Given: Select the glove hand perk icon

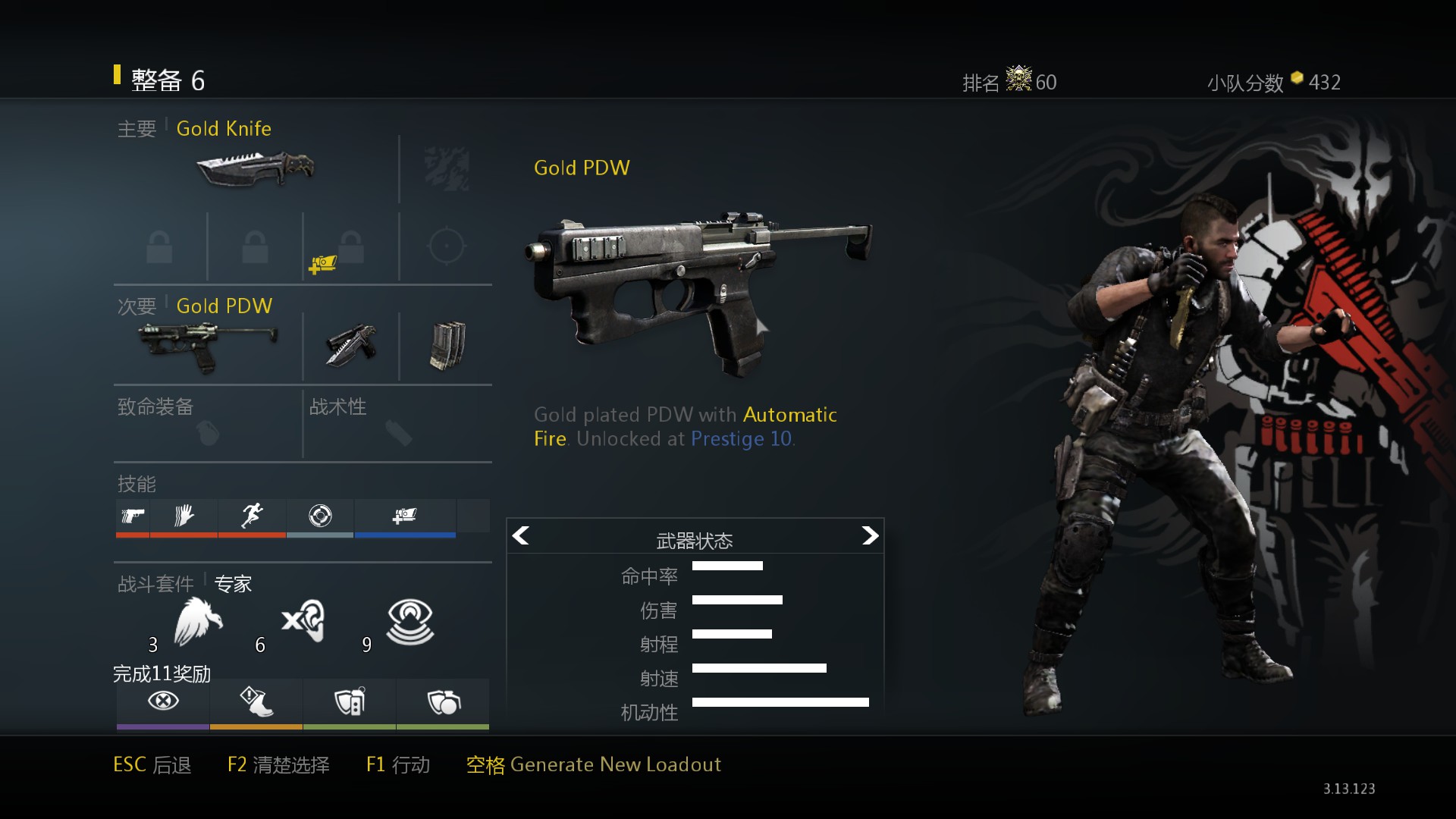Looking at the screenshot, I should click(x=184, y=516).
